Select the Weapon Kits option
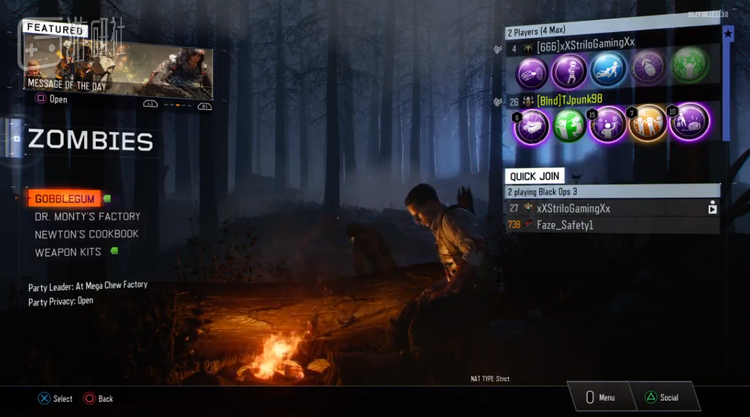The image size is (750, 417). (x=68, y=253)
